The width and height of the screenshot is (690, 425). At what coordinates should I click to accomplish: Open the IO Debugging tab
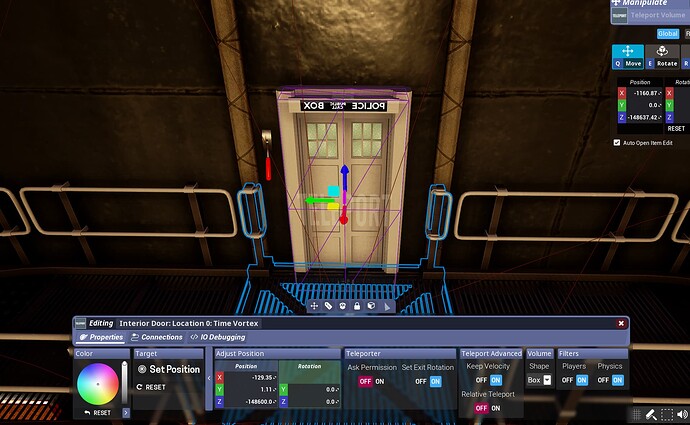(x=217, y=337)
